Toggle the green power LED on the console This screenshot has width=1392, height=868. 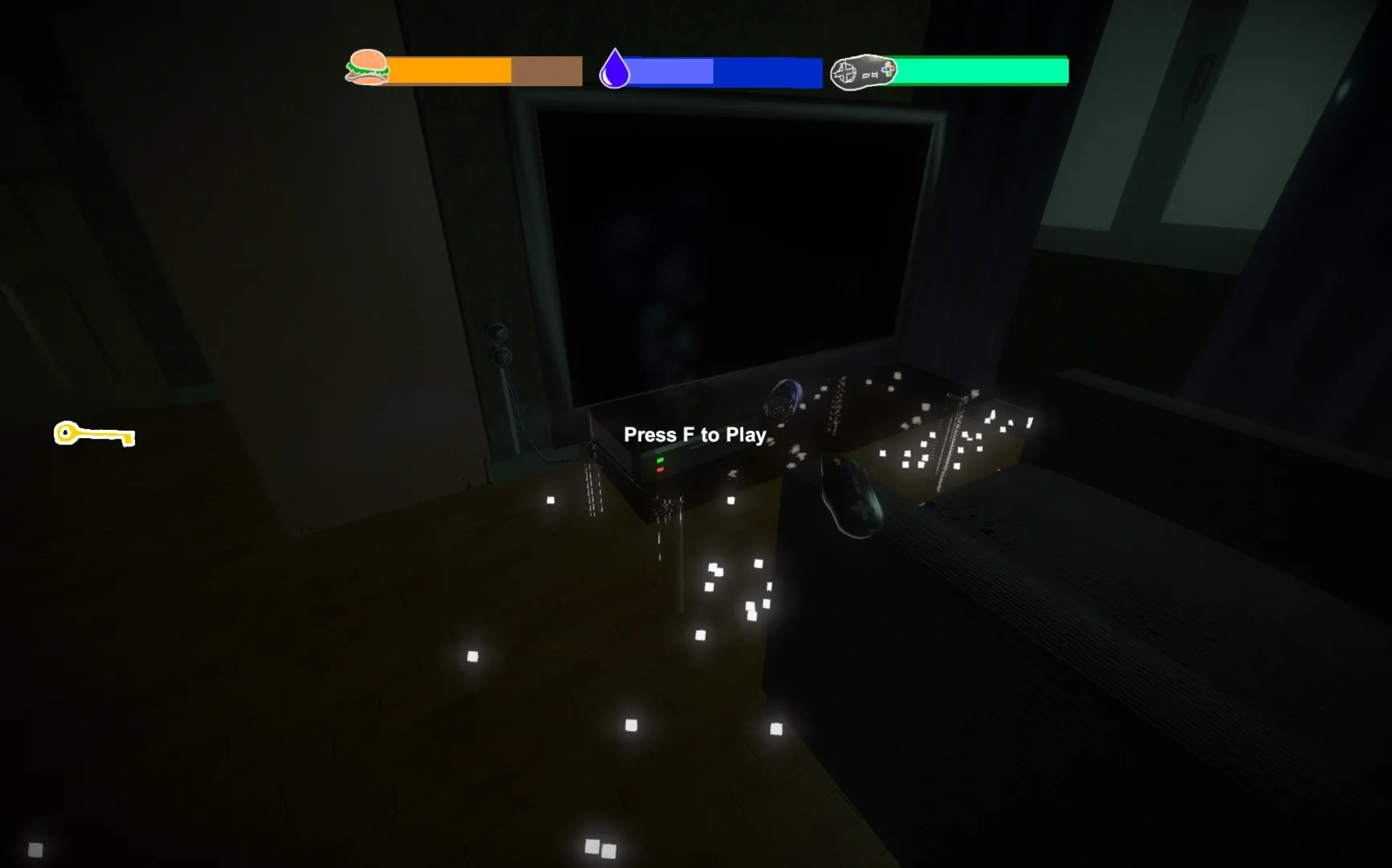pos(660,460)
